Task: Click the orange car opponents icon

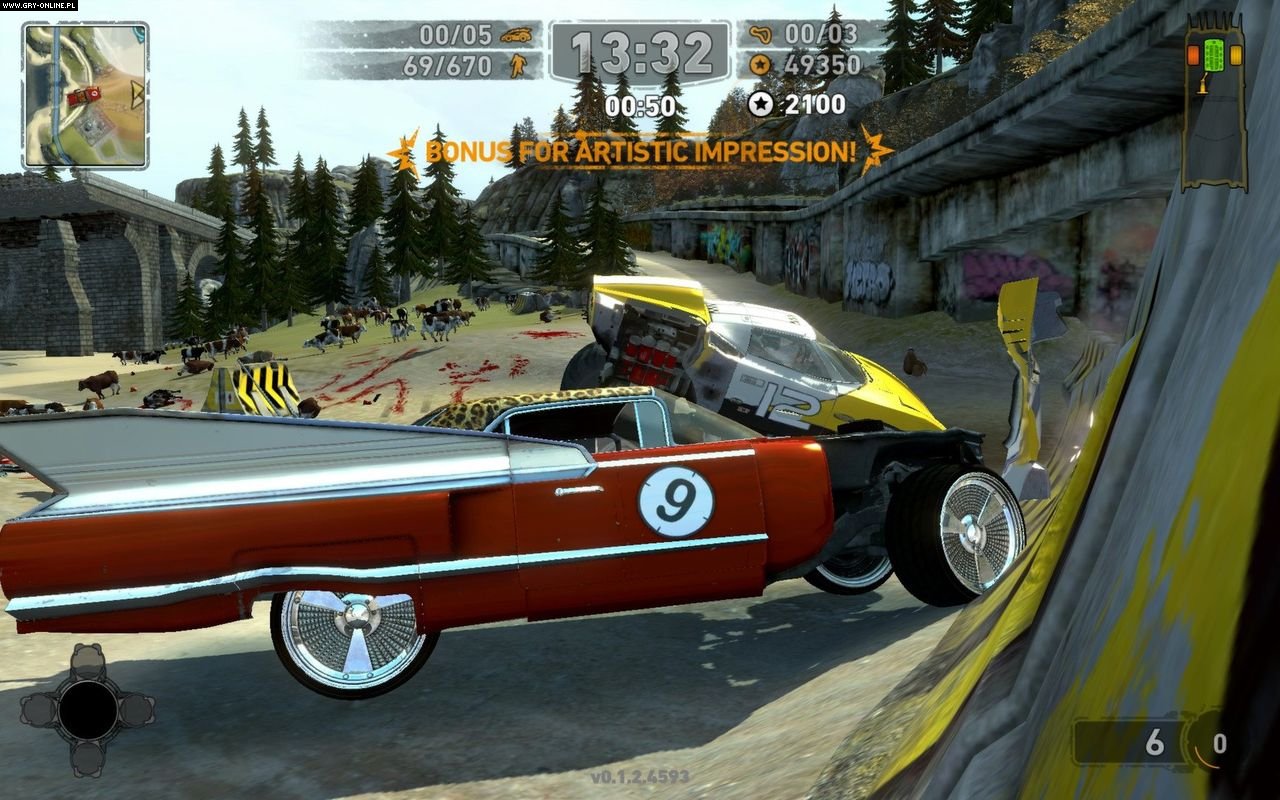Action: tap(517, 35)
